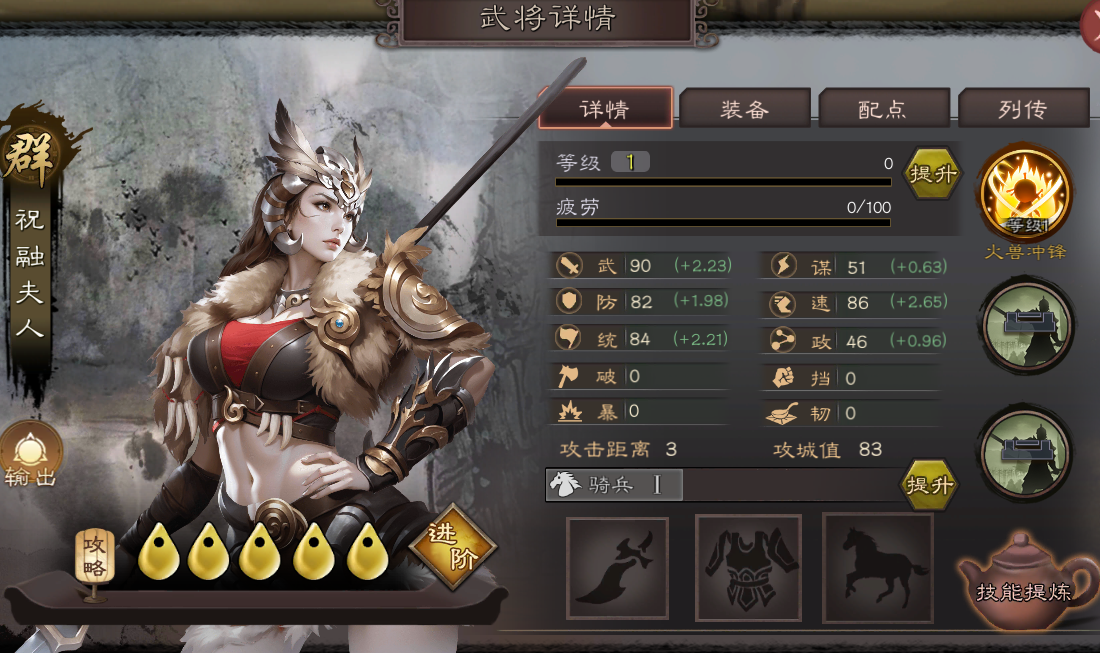Viewport: 1100px width, 653px height.
Task: Open the 装备 equipment tab
Action: click(744, 109)
